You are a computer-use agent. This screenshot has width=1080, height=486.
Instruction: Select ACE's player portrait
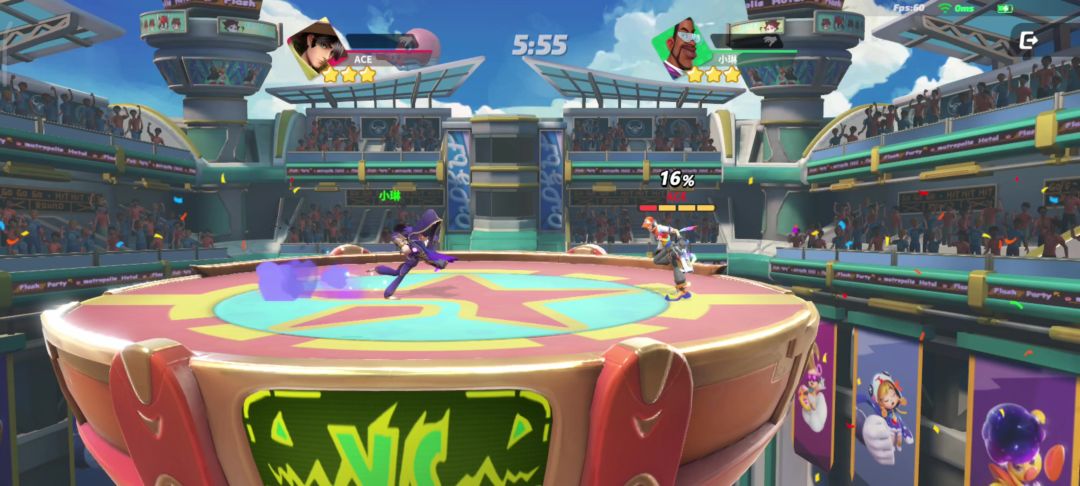point(315,48)
